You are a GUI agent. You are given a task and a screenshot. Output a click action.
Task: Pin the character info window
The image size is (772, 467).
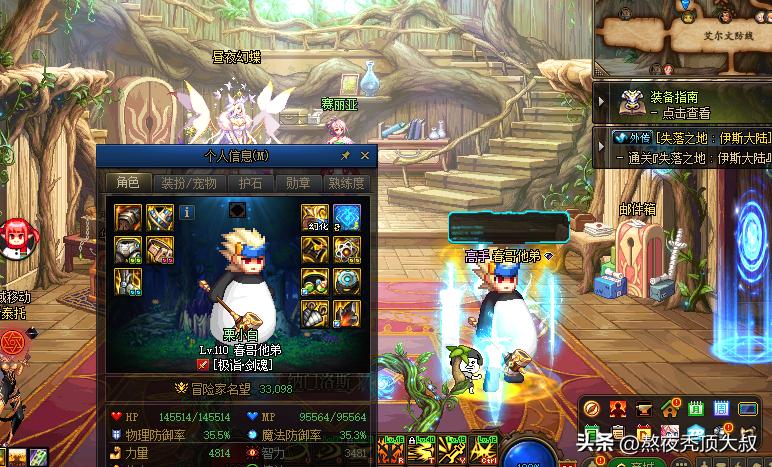pos(346,156)
